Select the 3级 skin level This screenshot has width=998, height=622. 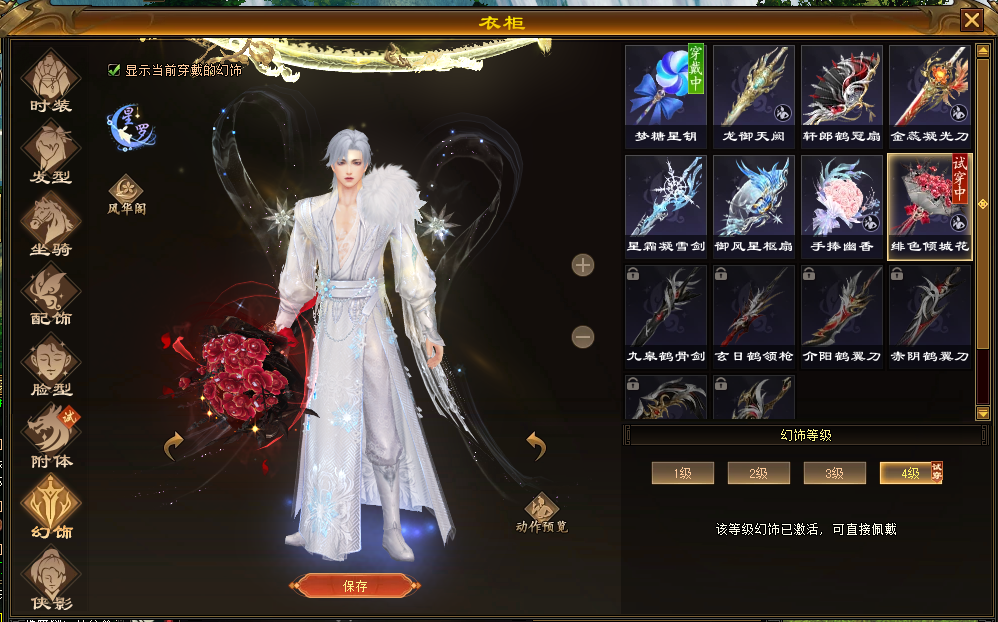[x=835, y=473]
